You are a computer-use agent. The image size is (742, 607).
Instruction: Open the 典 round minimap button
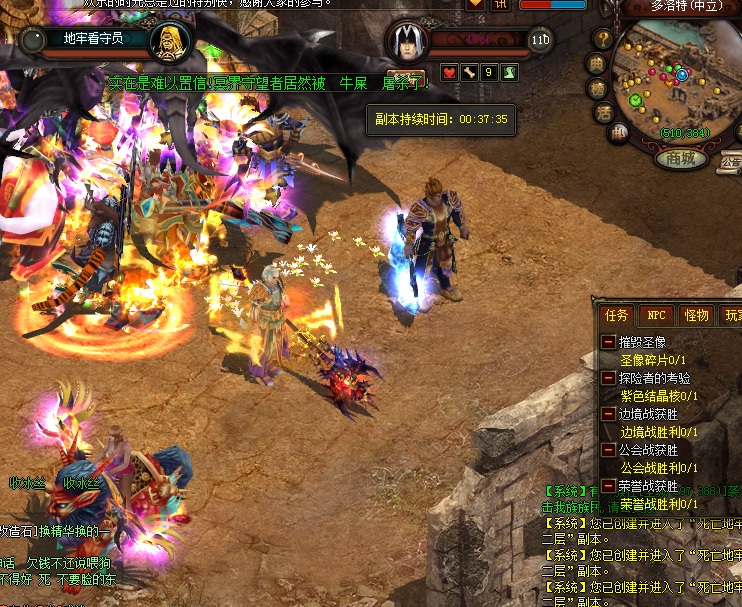596,64
